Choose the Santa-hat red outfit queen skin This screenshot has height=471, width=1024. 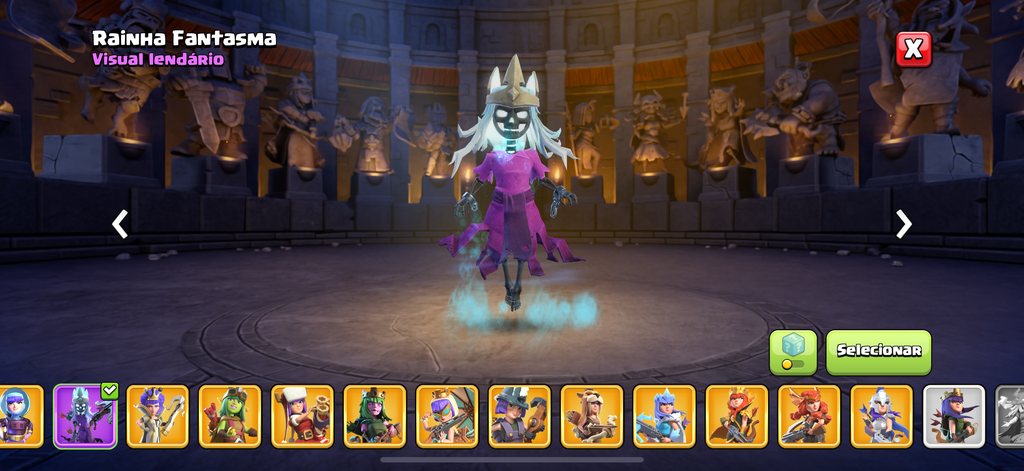tap(302, 415)
